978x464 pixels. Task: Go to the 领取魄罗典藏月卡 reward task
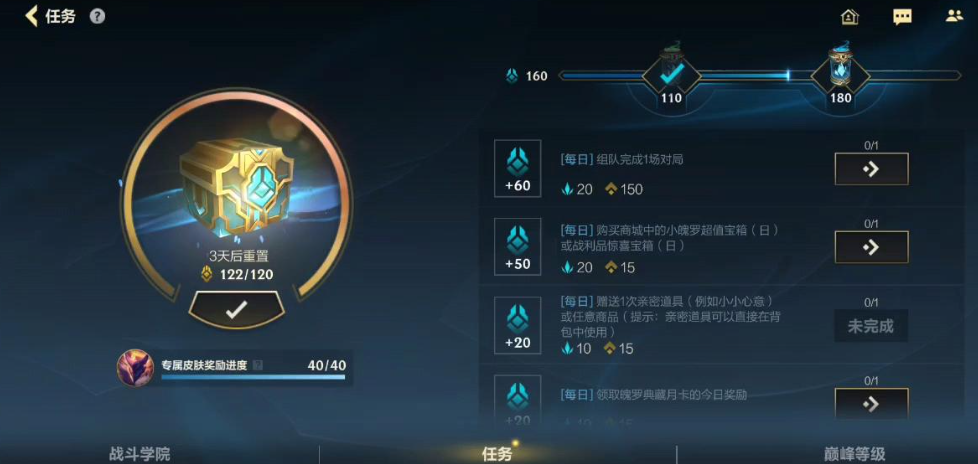tap(871, 402)
